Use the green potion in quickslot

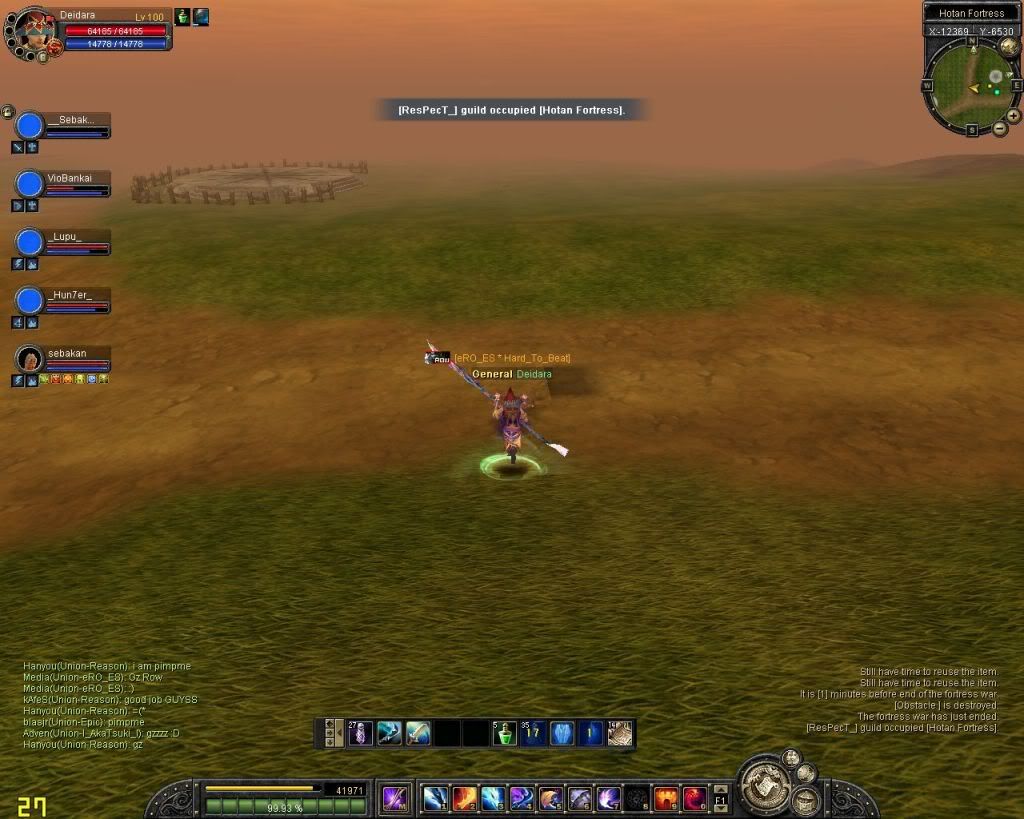505,733
